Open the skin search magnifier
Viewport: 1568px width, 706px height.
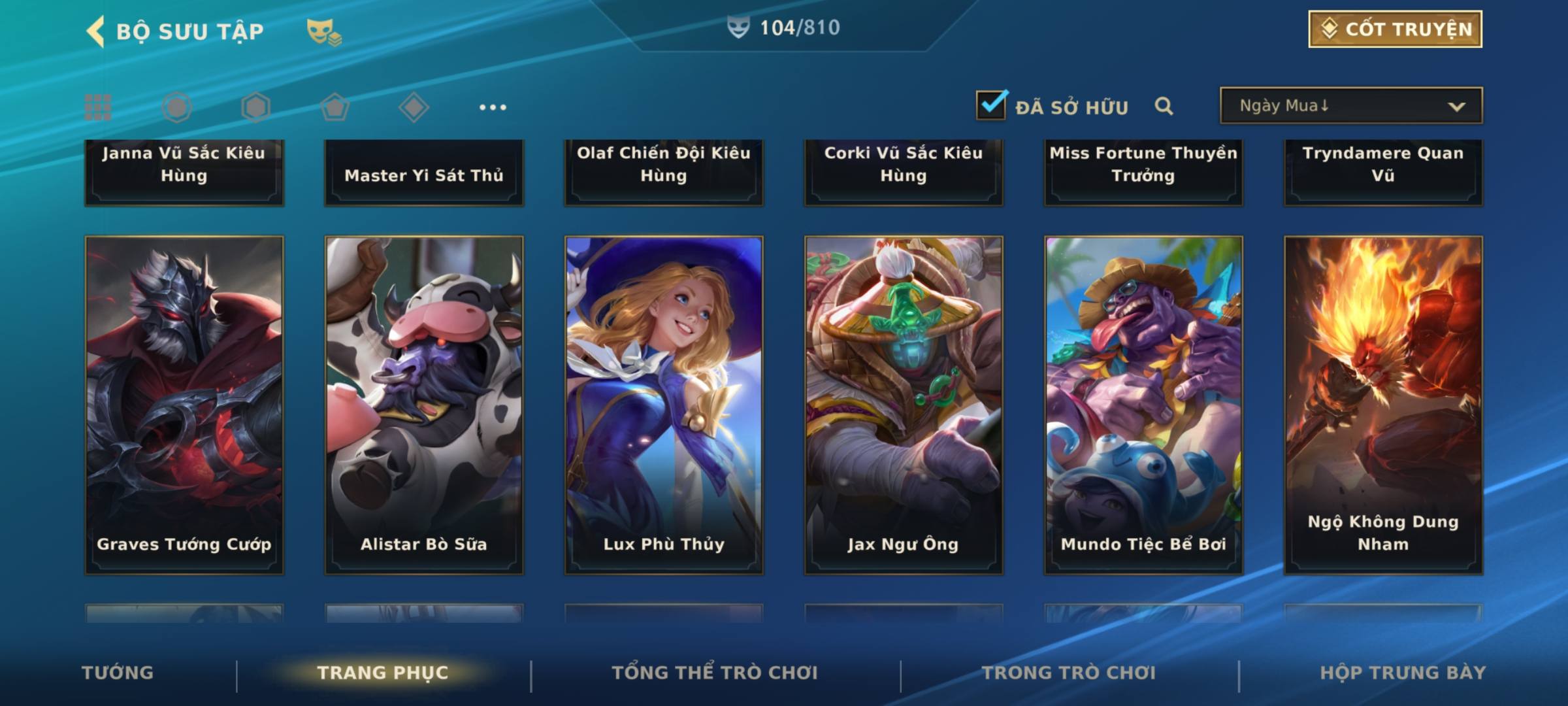pos(1164,106)
